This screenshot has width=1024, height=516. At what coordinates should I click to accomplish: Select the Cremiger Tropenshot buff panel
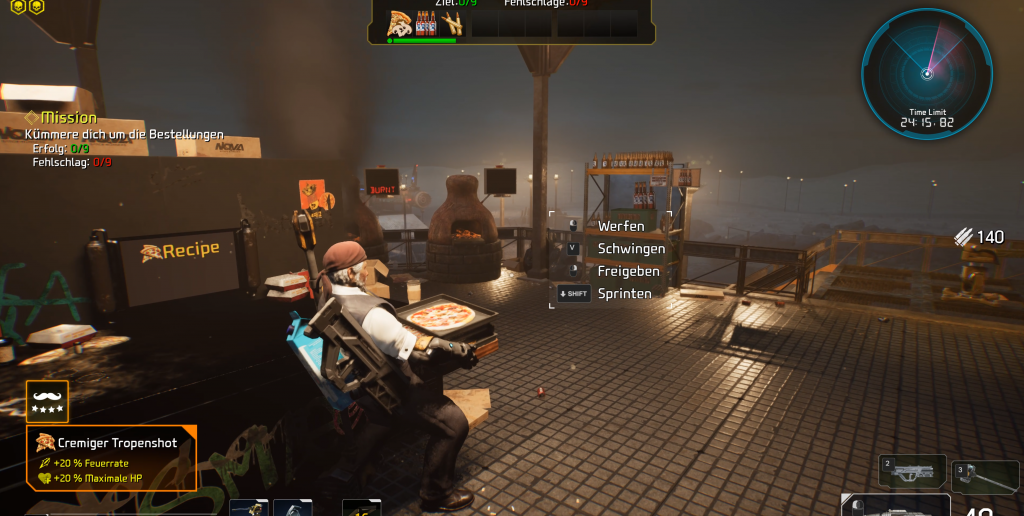pyautogui.click(x=111, y=459)
